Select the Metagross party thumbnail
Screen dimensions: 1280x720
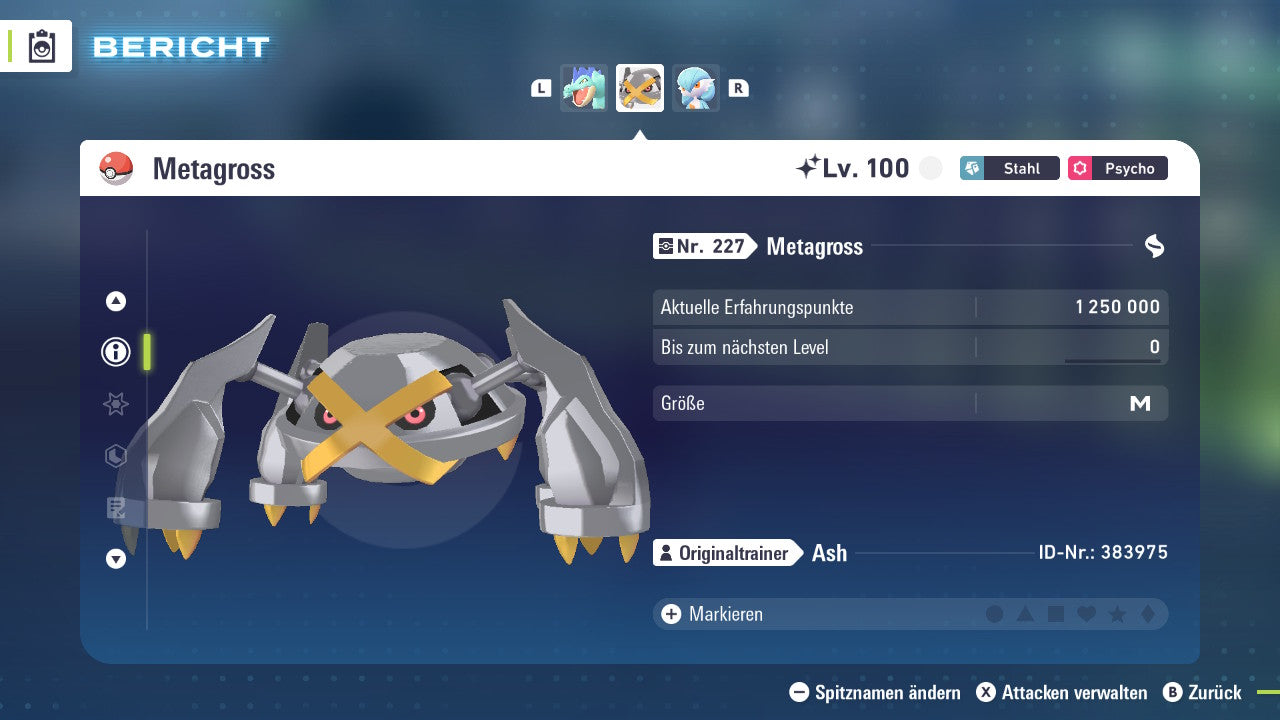click(x=640, y=88)
